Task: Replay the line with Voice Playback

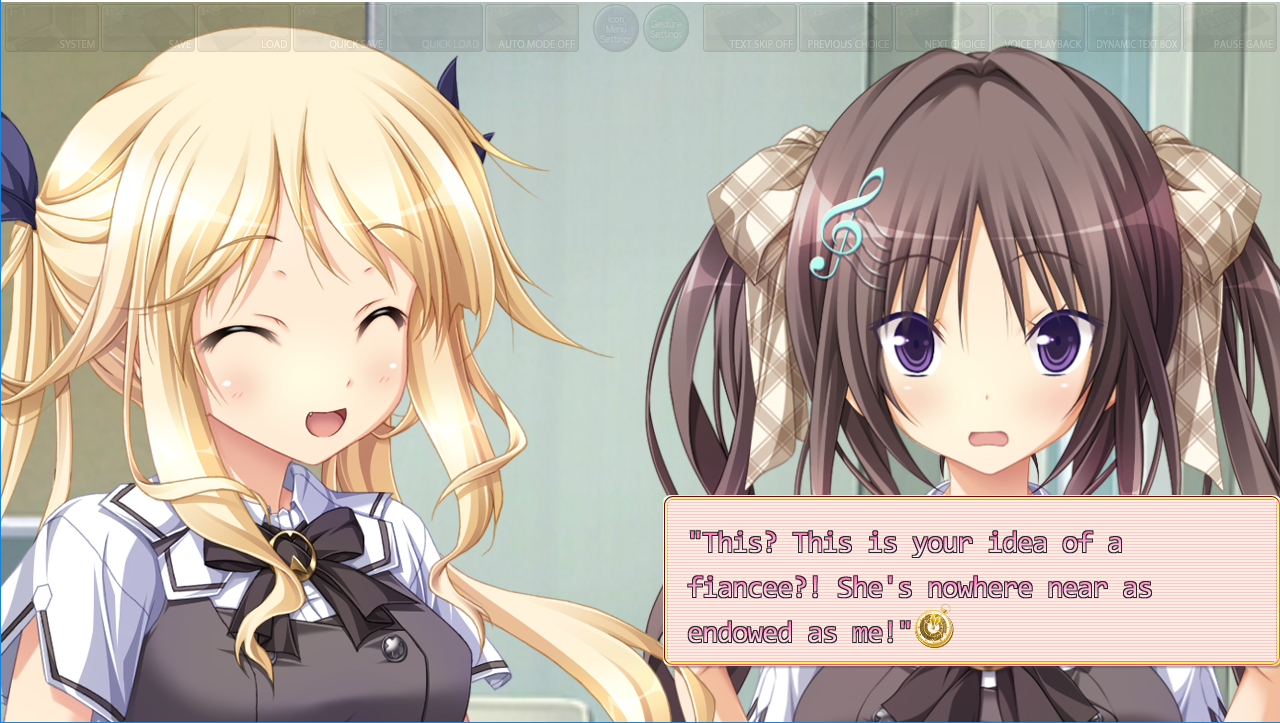Action: point(1038,28)
